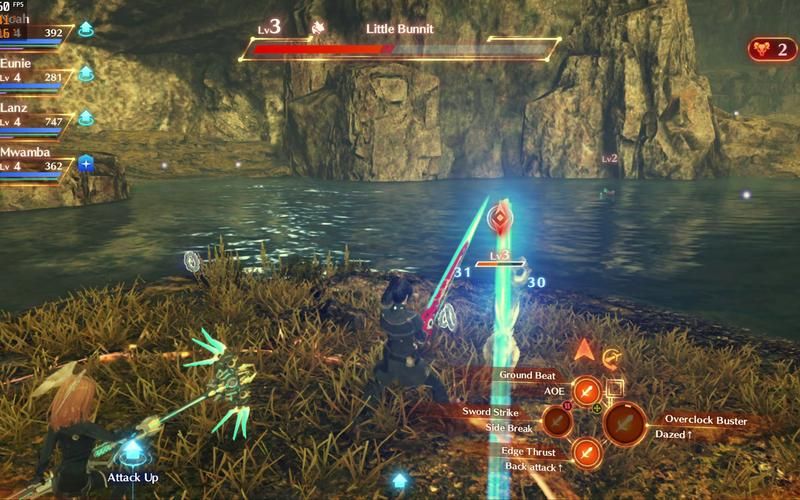Click the orange arrow icon above the arts palette
800x500 pixels.
[582, 349]
